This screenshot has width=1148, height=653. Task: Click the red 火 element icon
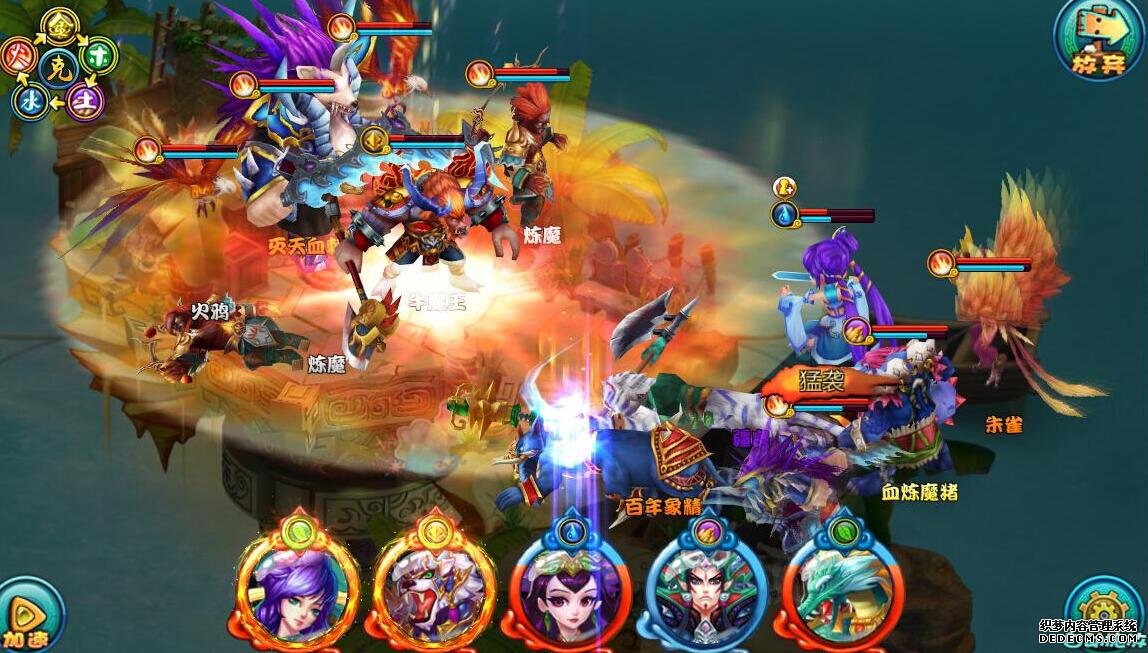pyautogui.click(x=19, y=55)
